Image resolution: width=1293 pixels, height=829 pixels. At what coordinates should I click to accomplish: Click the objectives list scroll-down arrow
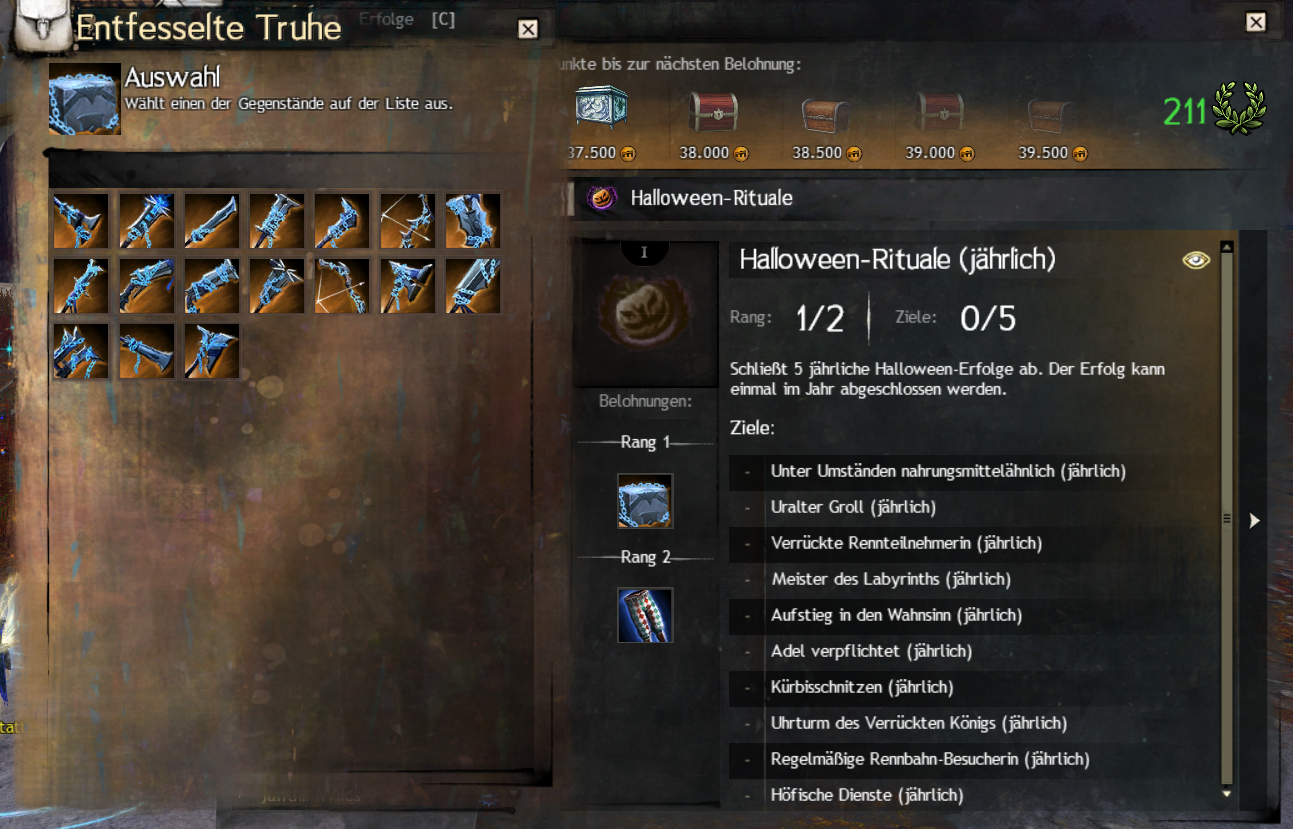[x=1227, y=792]
